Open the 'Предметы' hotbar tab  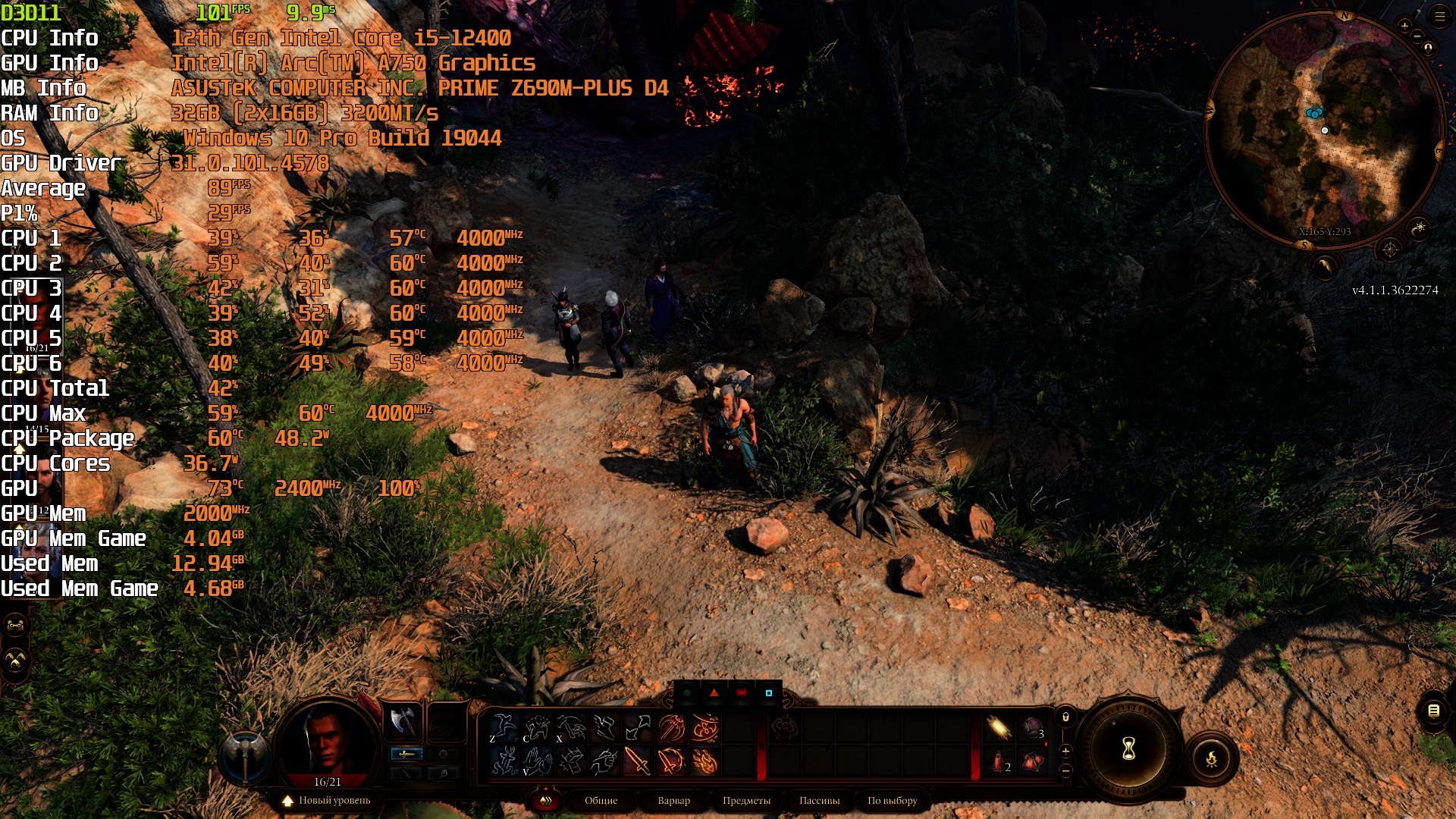coord(746,800)
